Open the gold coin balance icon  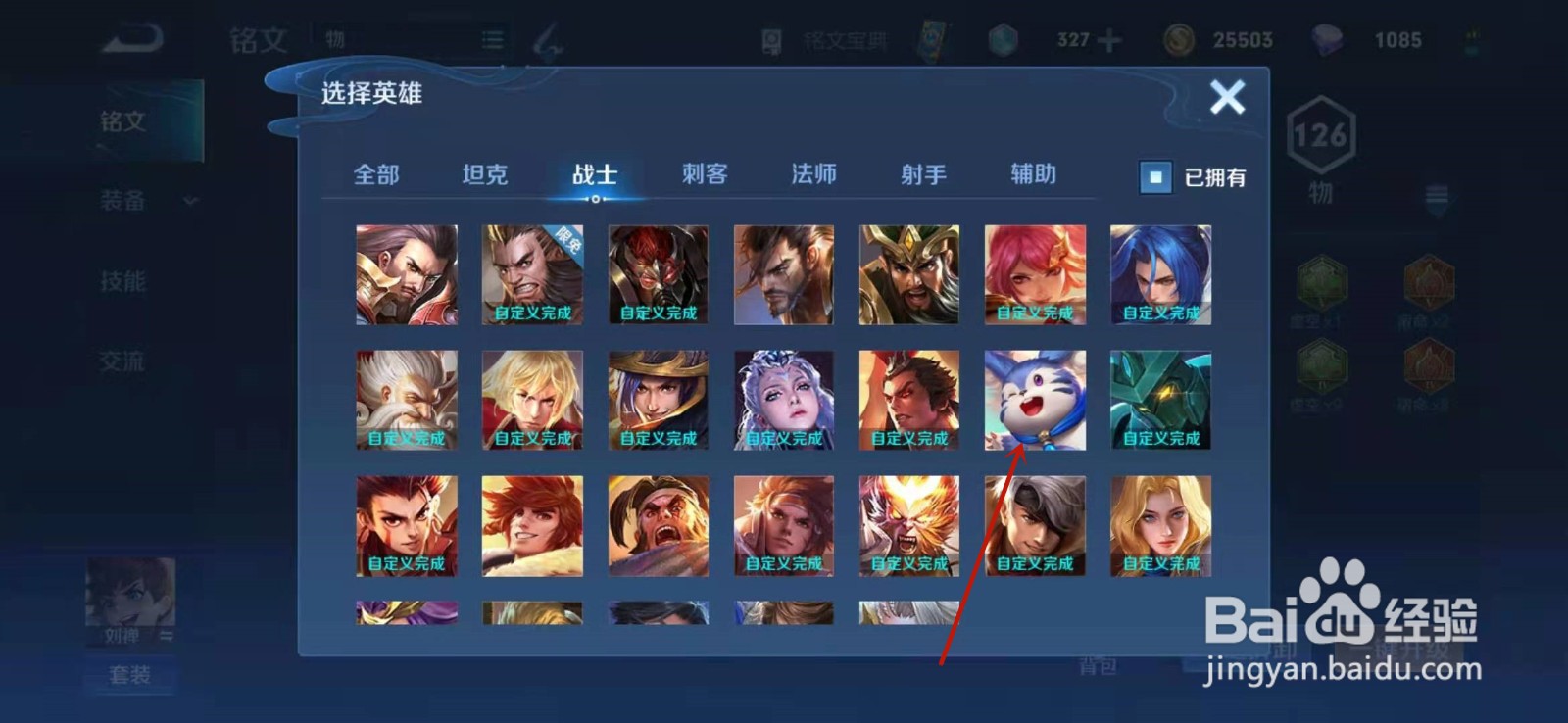coord(1178,39)
